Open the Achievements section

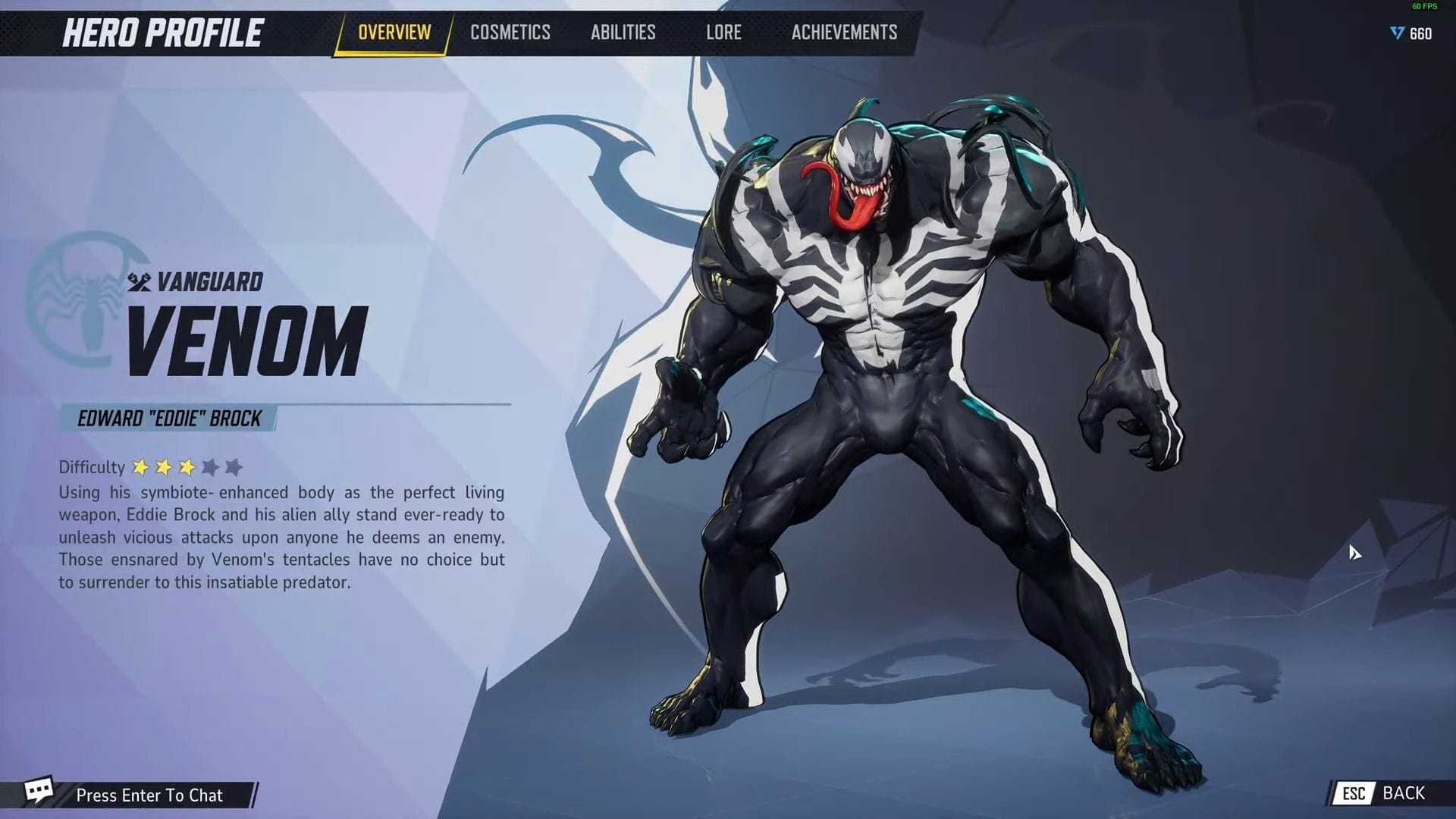[x=843, y=32]
